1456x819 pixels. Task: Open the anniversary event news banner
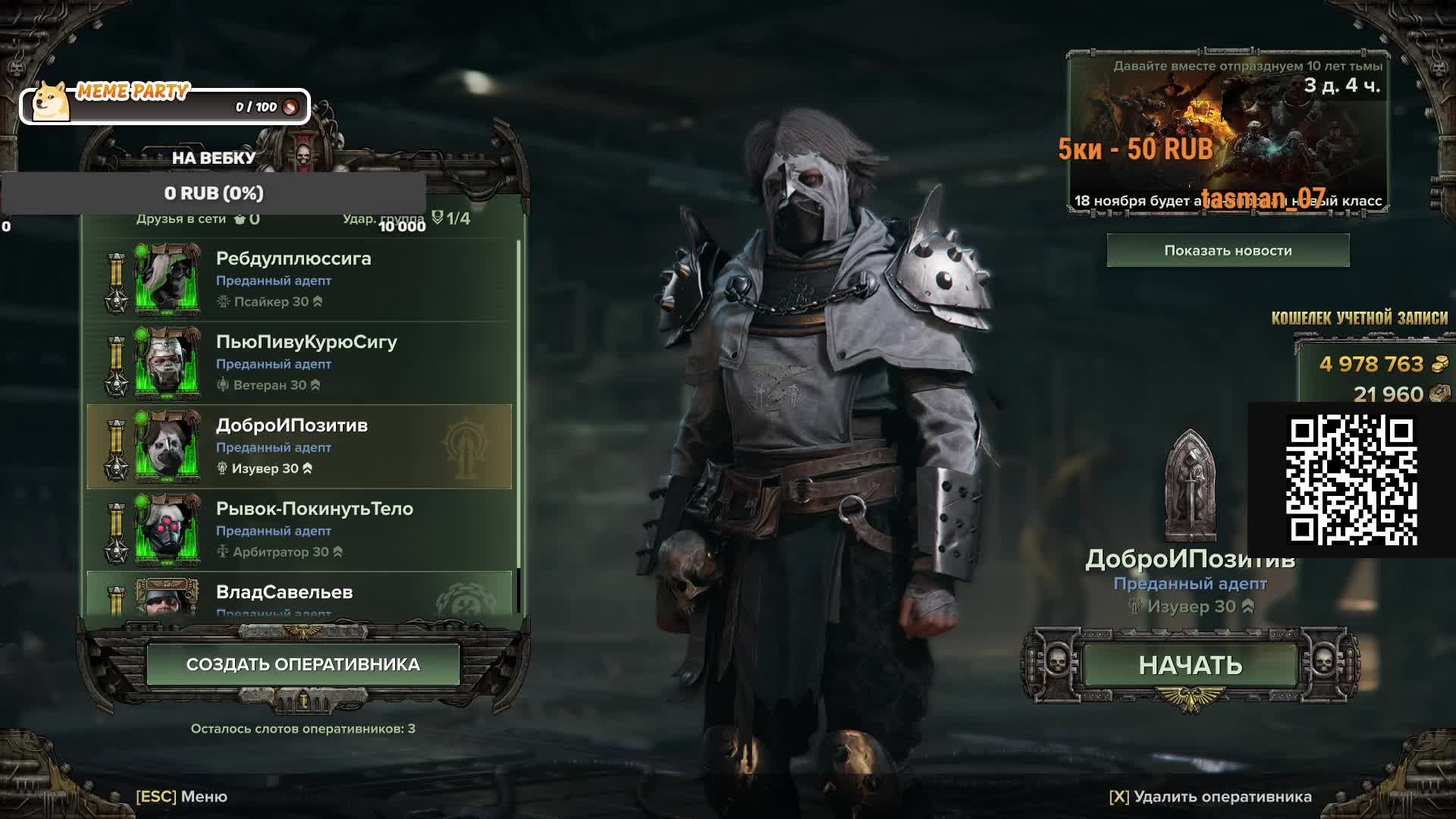click(x=1228, y=133)
